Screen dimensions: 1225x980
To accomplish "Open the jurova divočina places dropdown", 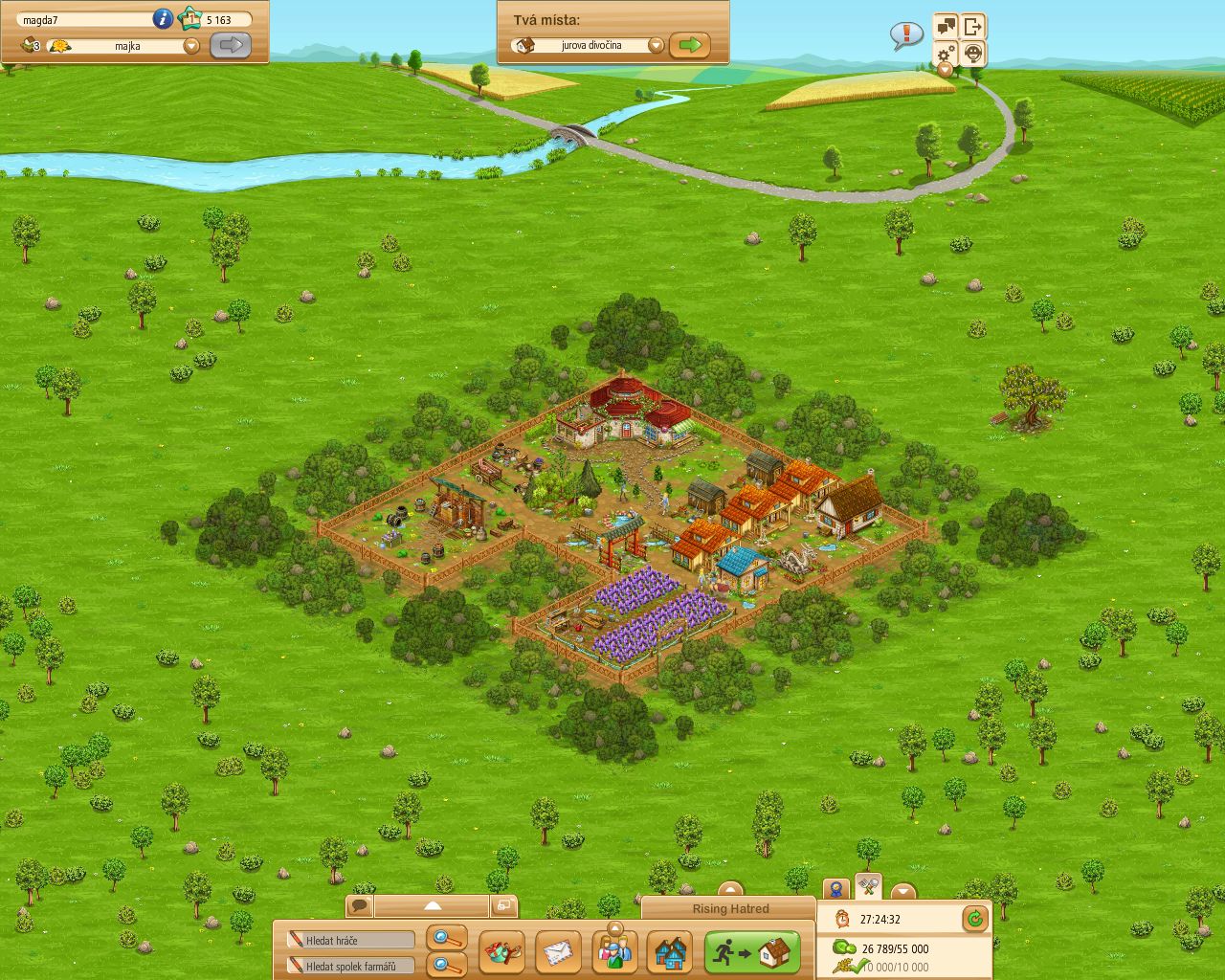I will click(x=657, y=44).
